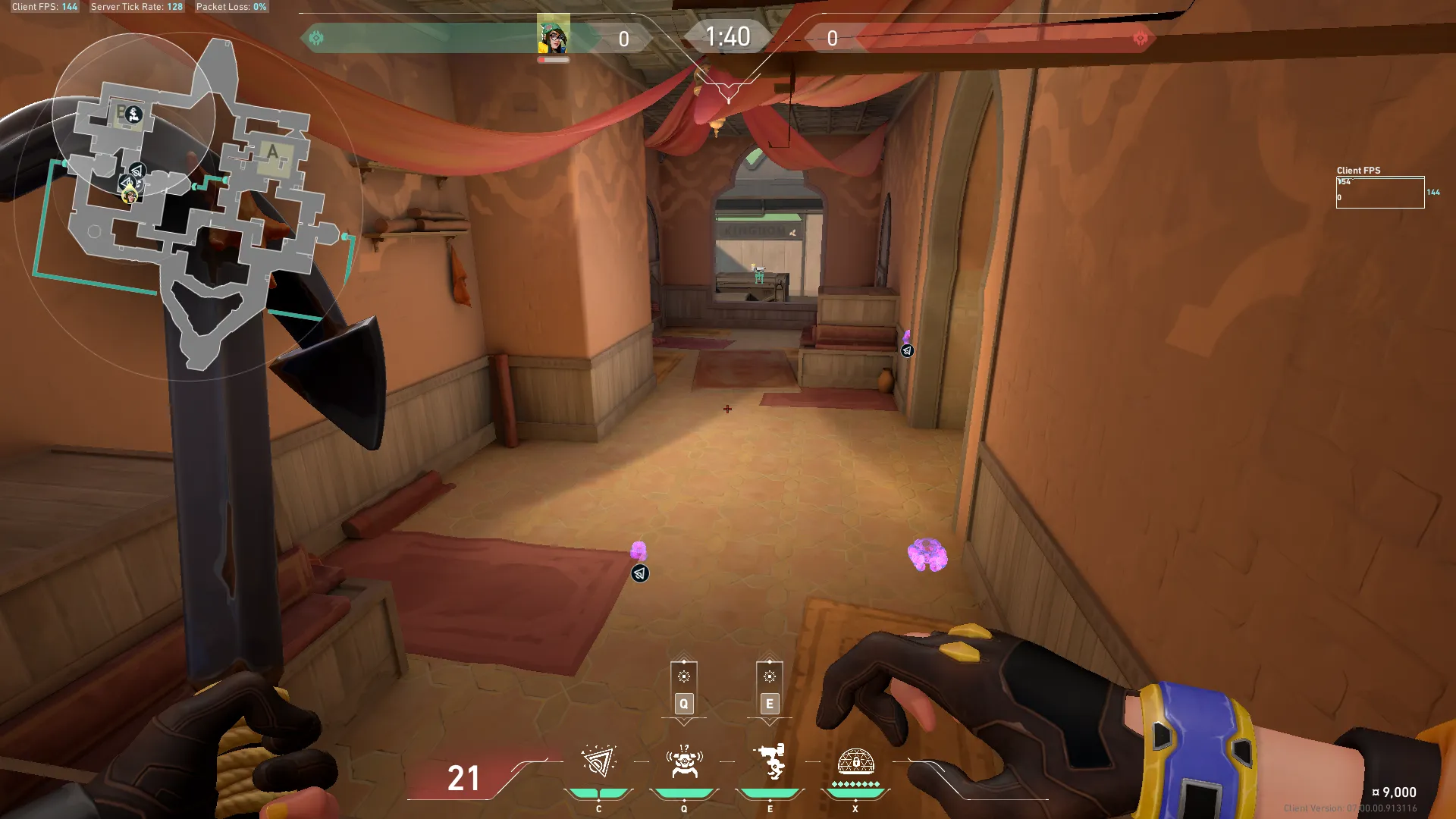Deploy the Turret ability

click(770, 762)
